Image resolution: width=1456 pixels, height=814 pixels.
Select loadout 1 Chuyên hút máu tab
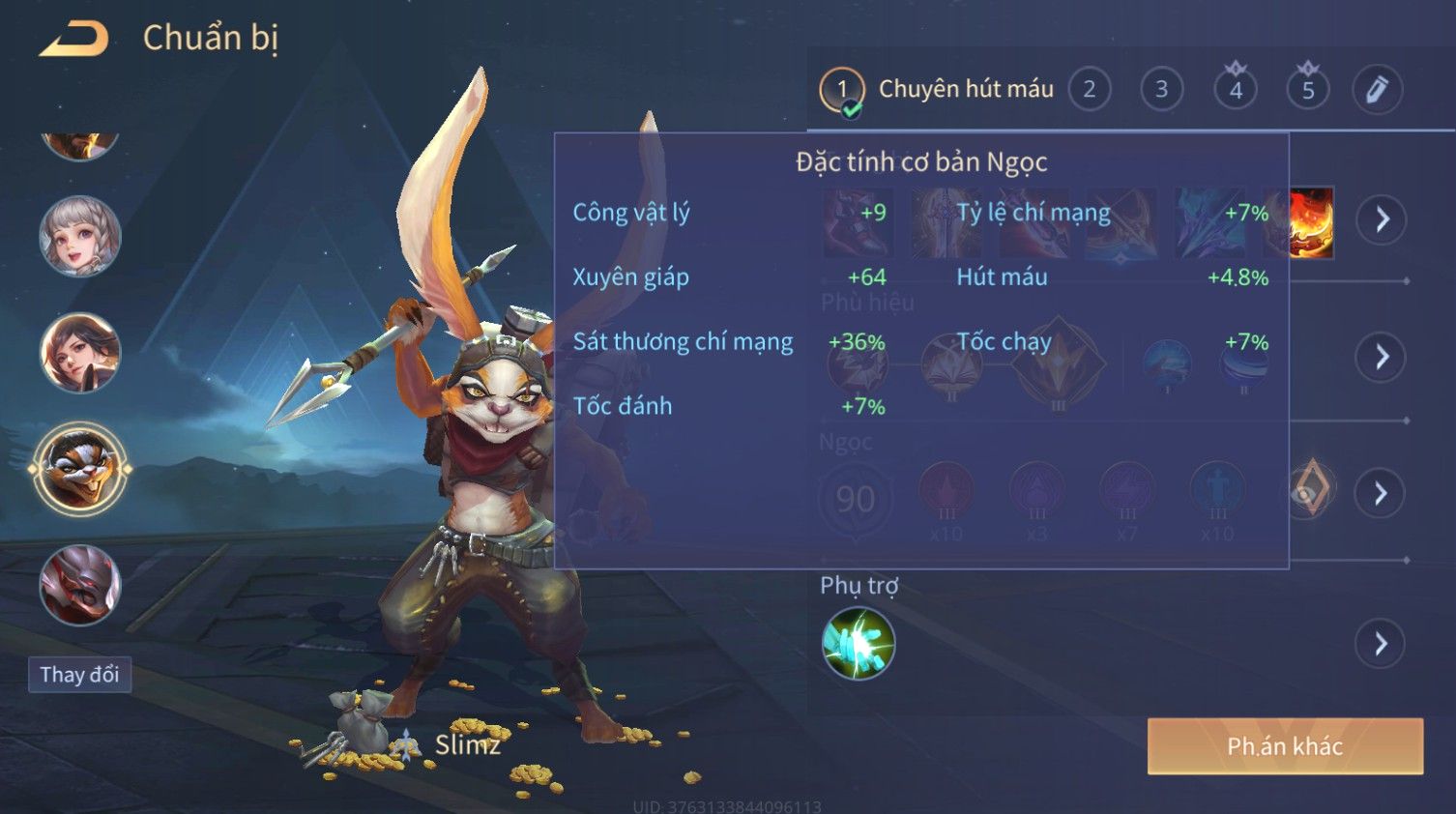click(x=936, y=90)
